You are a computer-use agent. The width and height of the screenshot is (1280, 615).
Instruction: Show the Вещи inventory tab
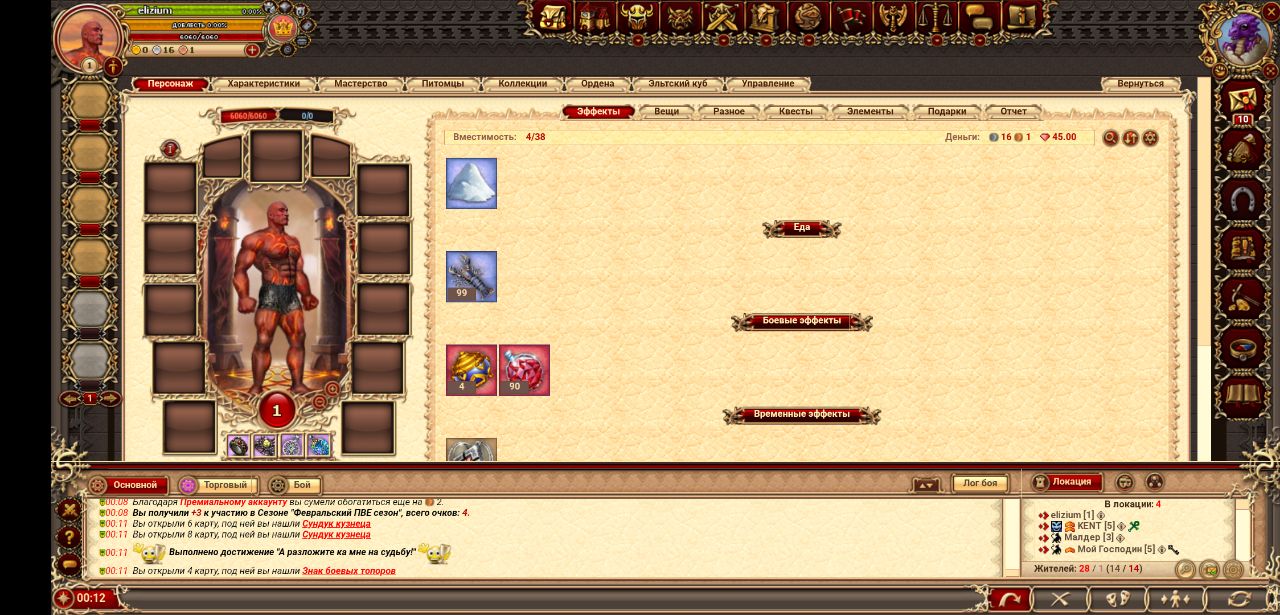click(x=666, y=111)
